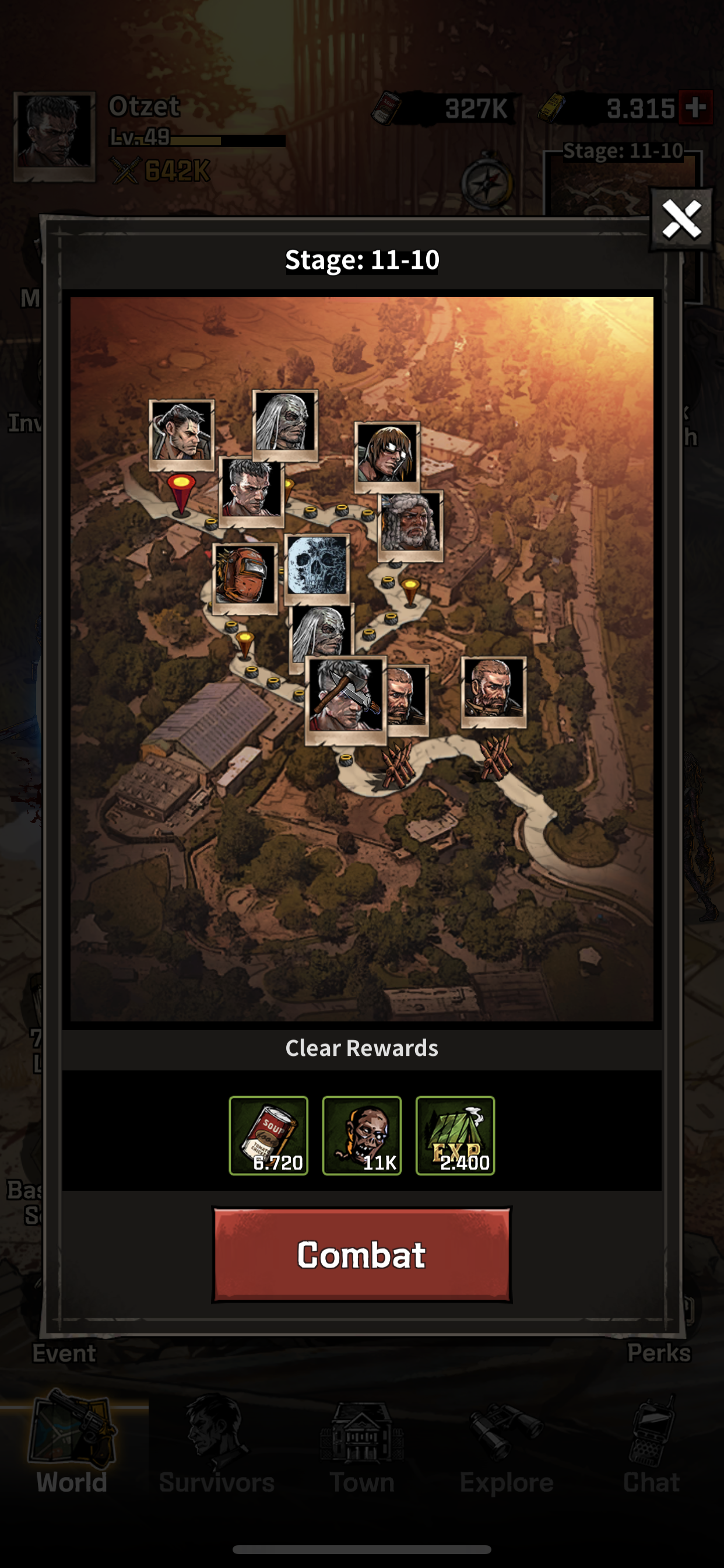The height and width of the screenshot is (1568, 724).
Task: Choose the welding mask enemy portrait
Action: coord(245,576)
